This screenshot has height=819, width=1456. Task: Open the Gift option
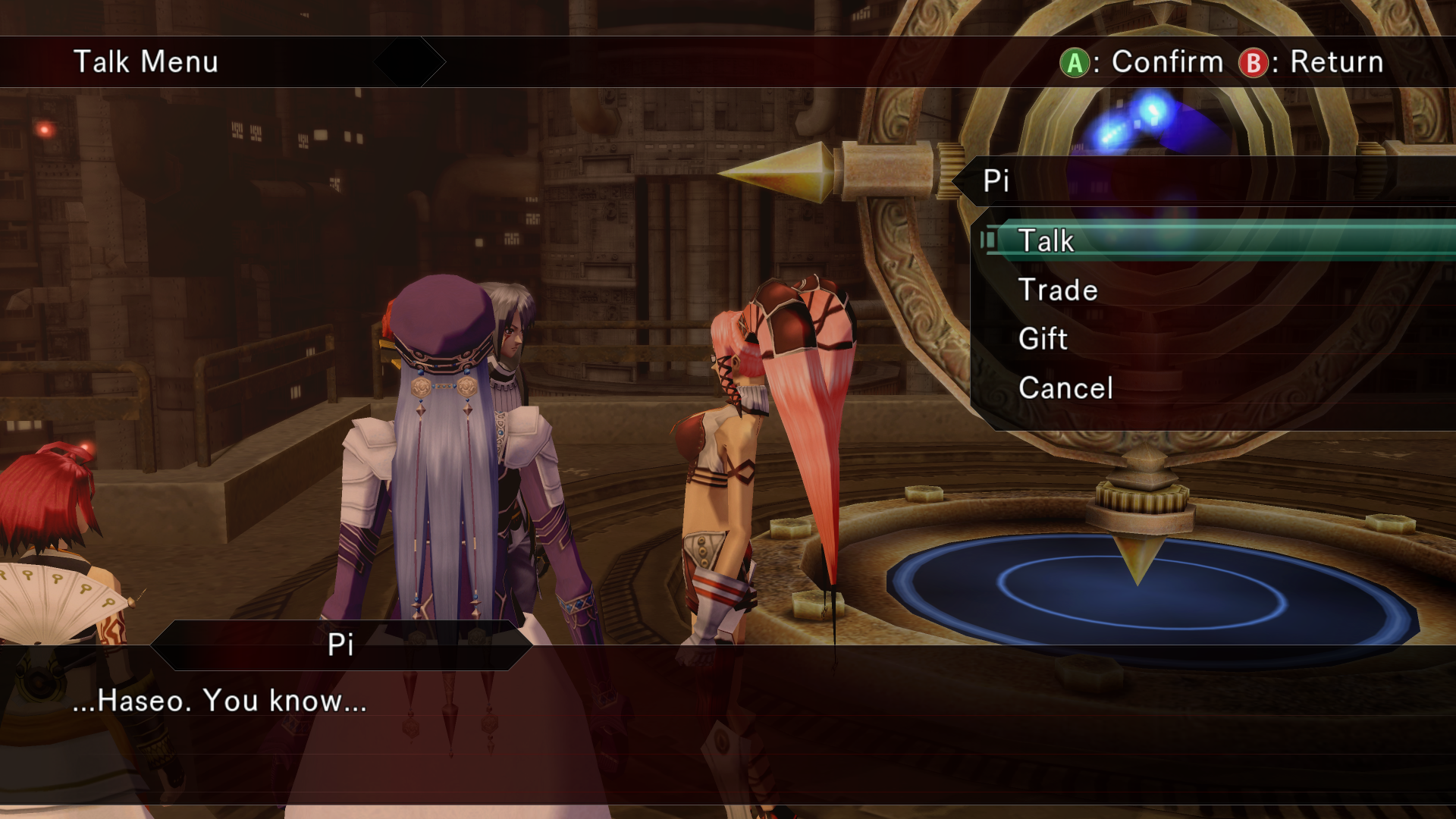[1043, 339]
